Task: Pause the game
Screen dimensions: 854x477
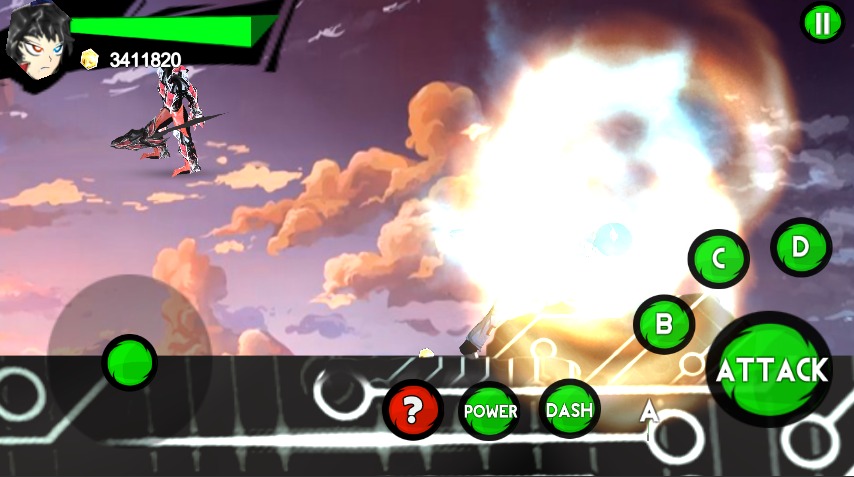Action: pos(822,23)
